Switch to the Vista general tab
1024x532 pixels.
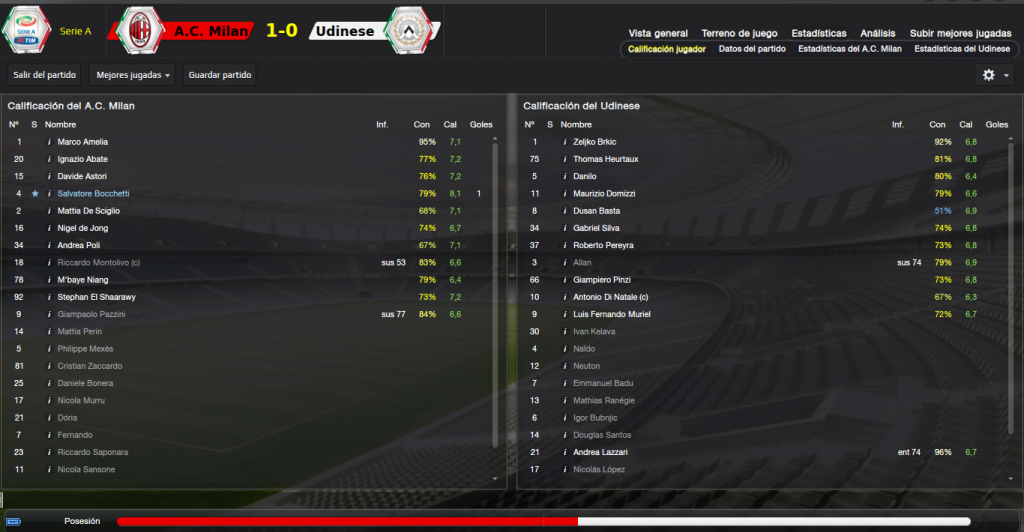658,33
